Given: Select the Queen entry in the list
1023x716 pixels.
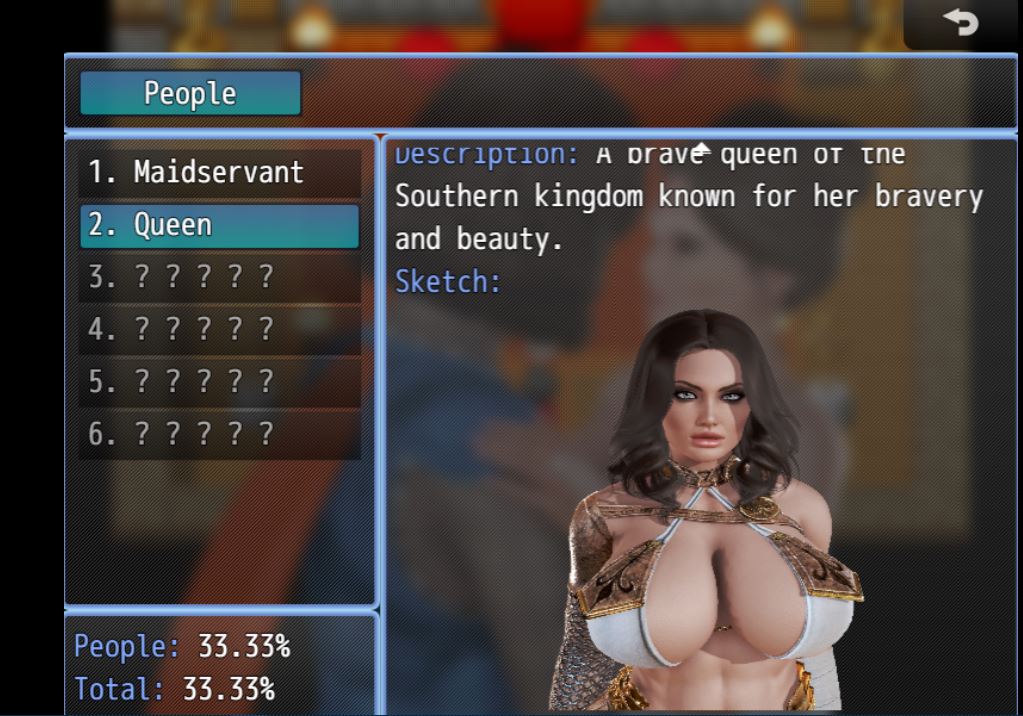Looking at the screenshot, I should coord(219,225).
